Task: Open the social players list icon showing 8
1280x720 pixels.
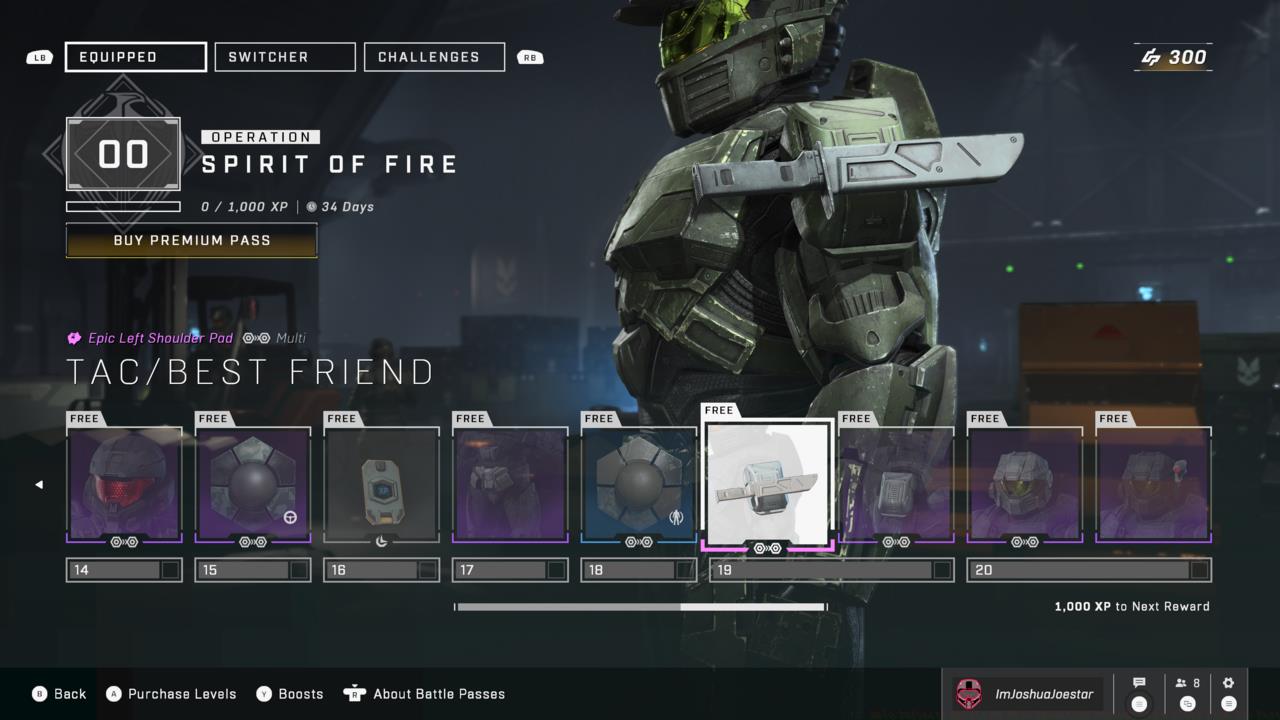Action: coord(1186,684)
